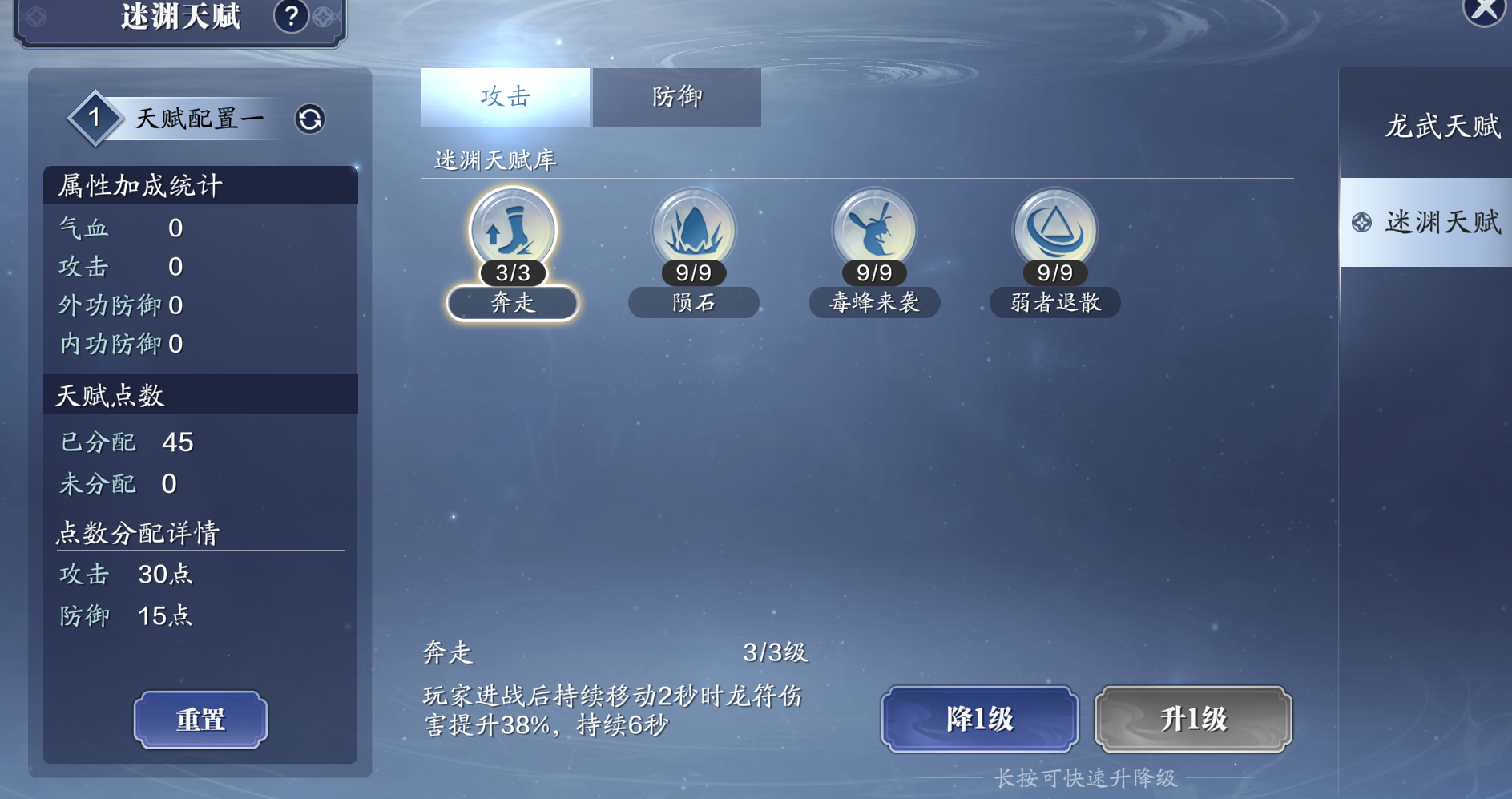Image resolution: width=1512 pixels, height=799 pixels.
Task: Pick the 弱者退散 talent icon
Action: tap(1054, 231)
